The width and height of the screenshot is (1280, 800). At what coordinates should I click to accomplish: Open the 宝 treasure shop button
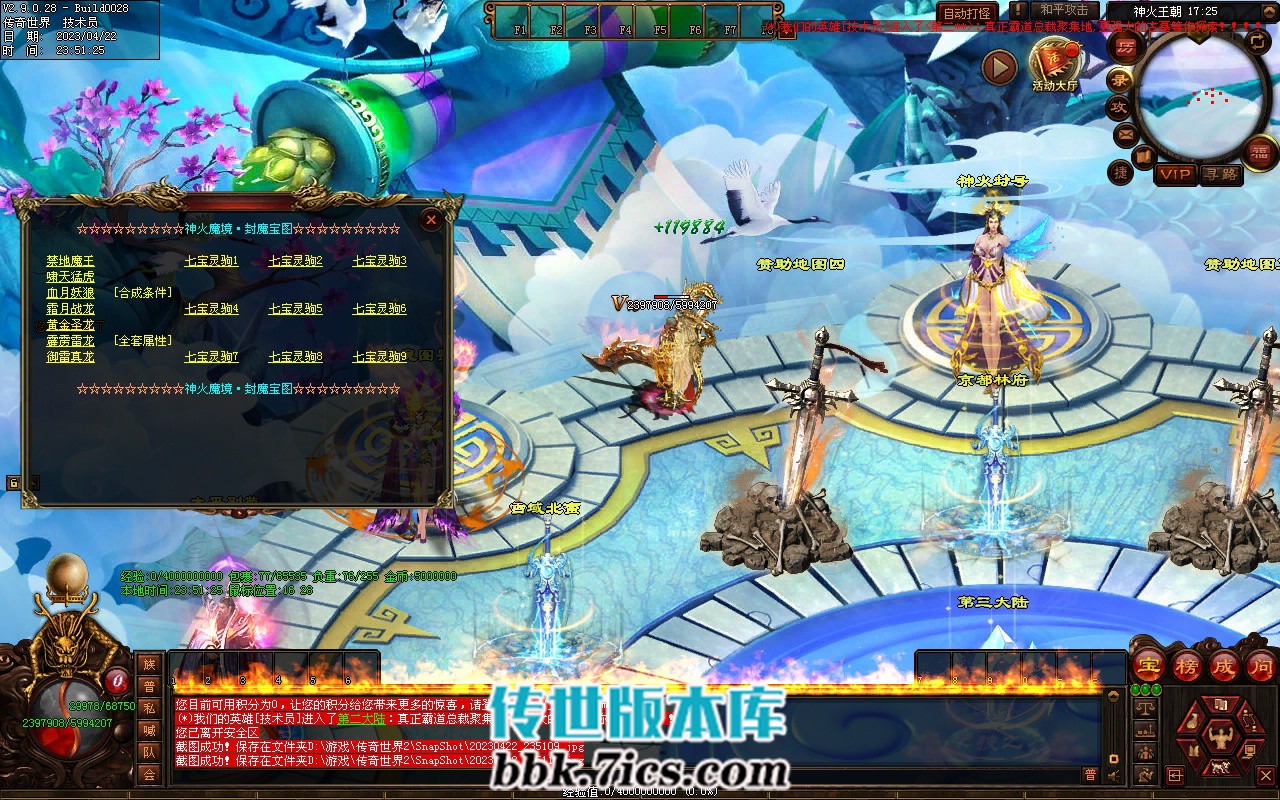tap(1149, 665)
